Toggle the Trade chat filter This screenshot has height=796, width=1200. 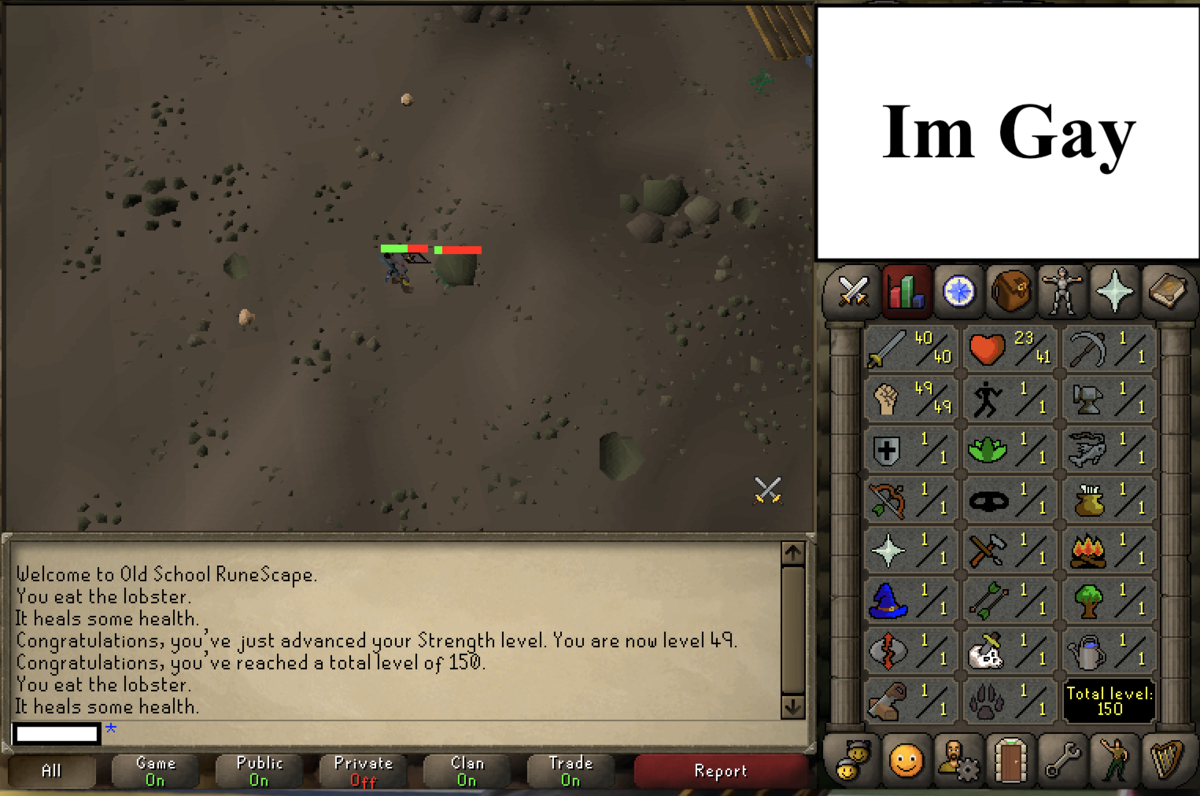click(x=570, y=771)
